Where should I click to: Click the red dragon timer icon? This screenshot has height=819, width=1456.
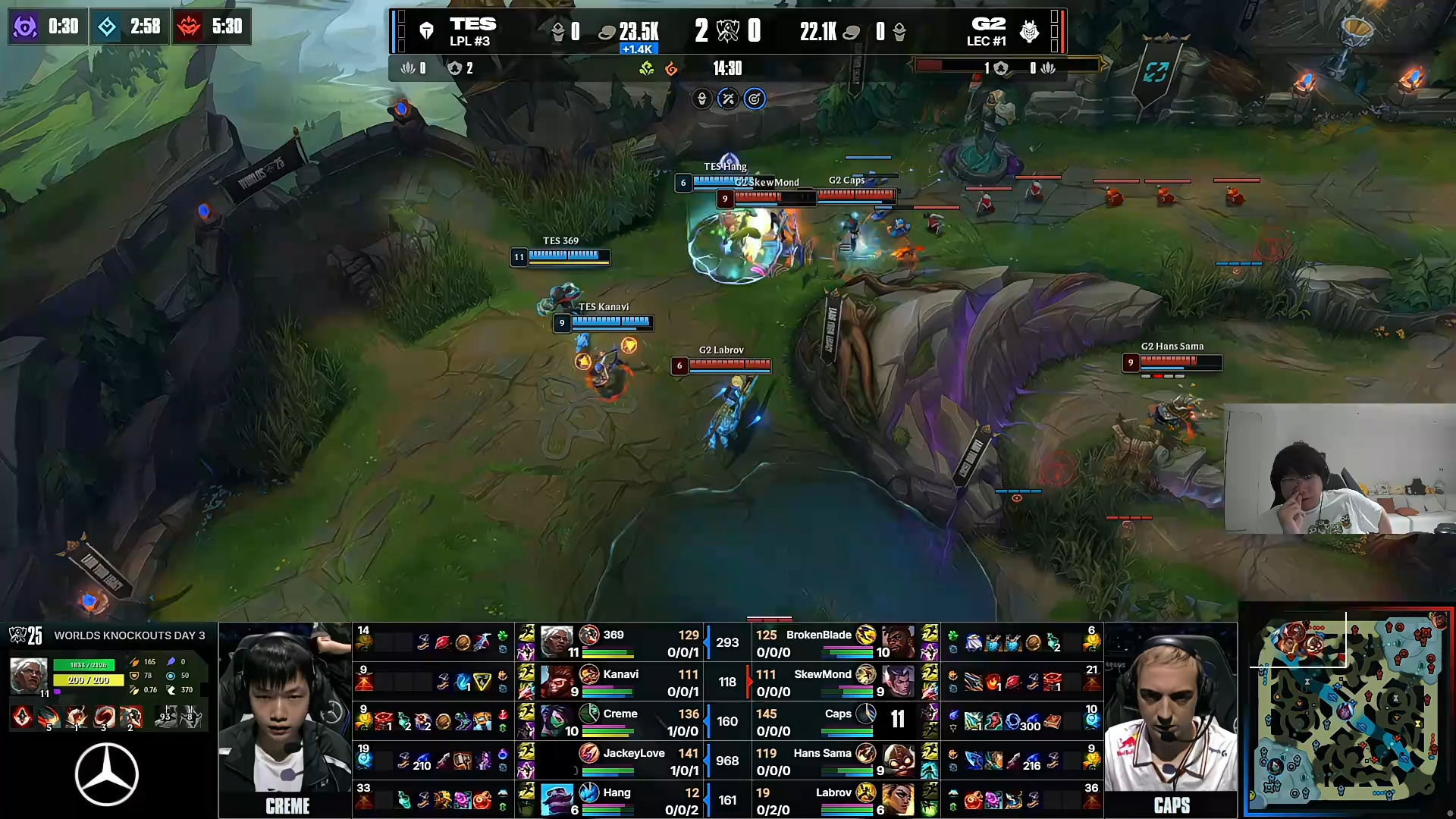(189, 27)
